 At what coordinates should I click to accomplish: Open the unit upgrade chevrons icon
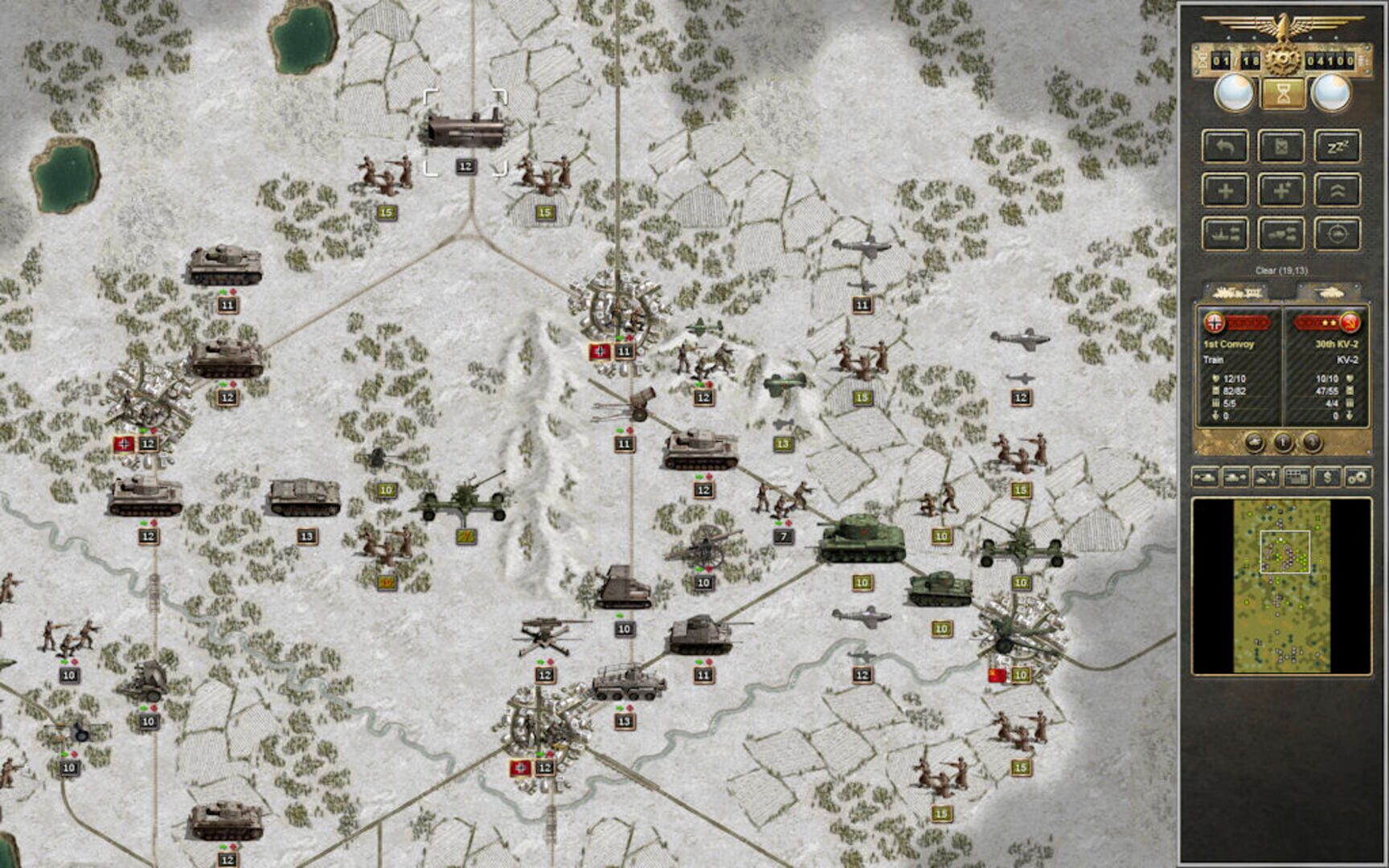pos(1336,191)
